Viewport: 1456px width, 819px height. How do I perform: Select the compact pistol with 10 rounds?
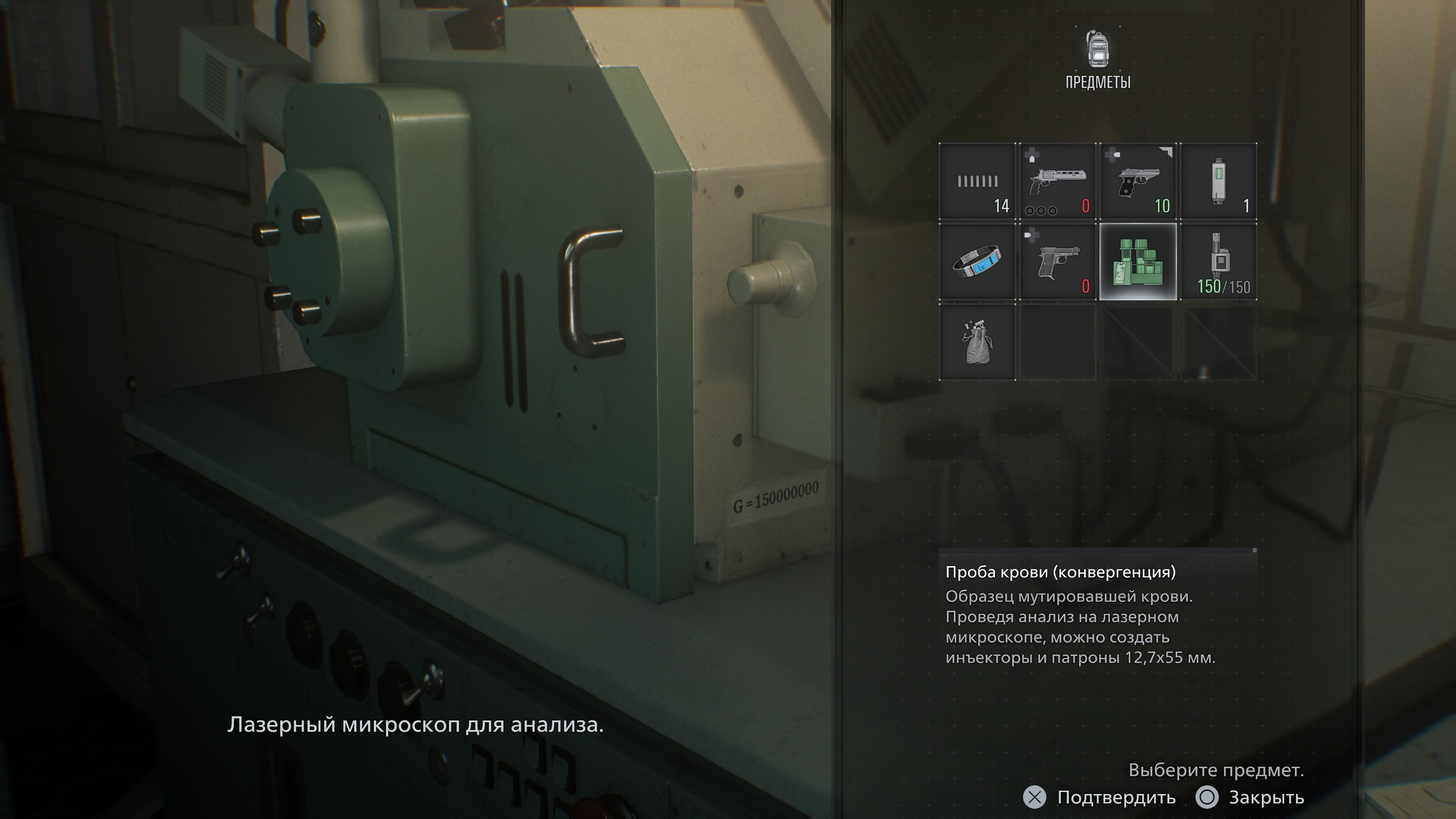click(1138, 182)
